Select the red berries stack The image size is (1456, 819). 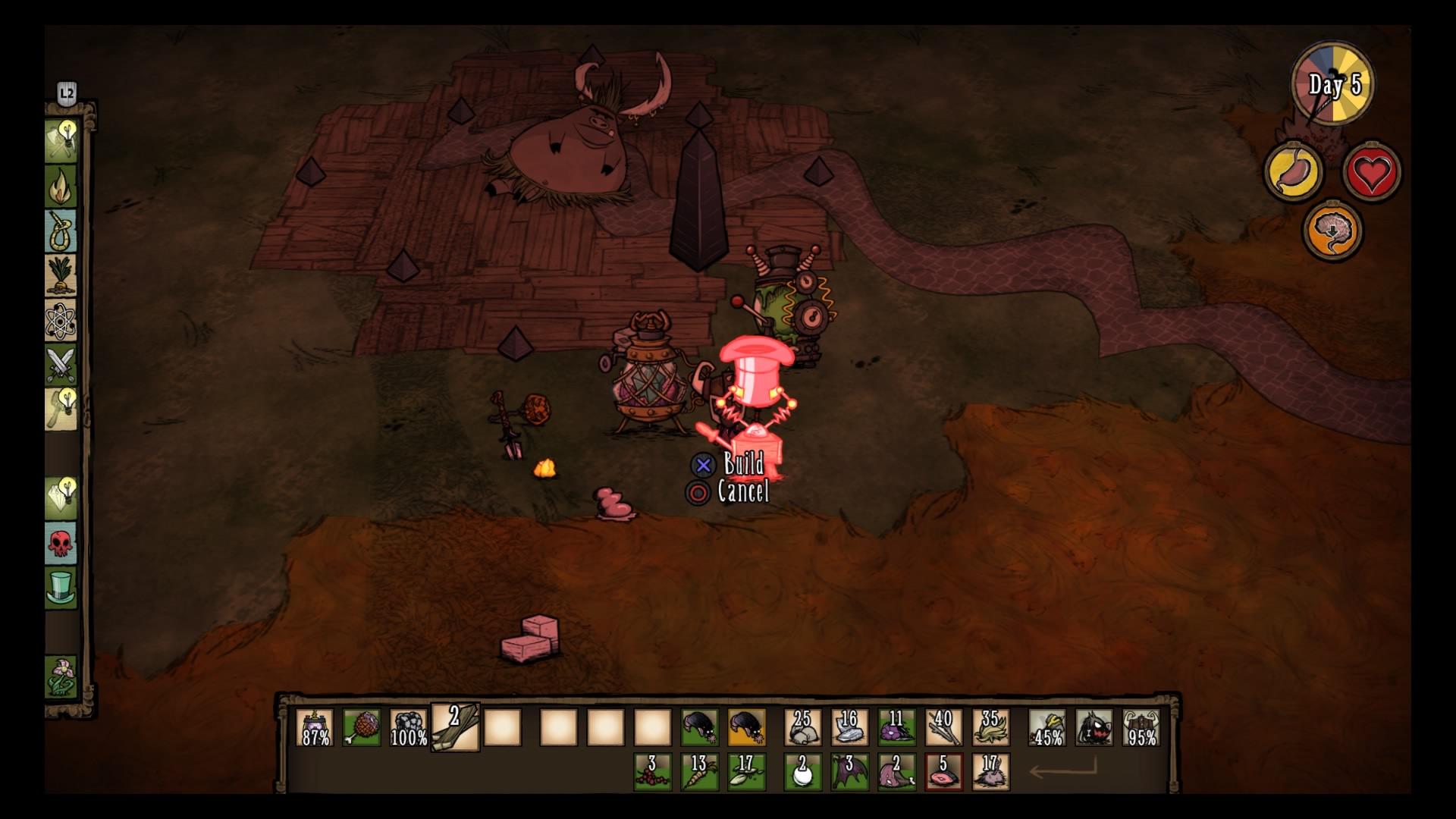click(652, 771)
